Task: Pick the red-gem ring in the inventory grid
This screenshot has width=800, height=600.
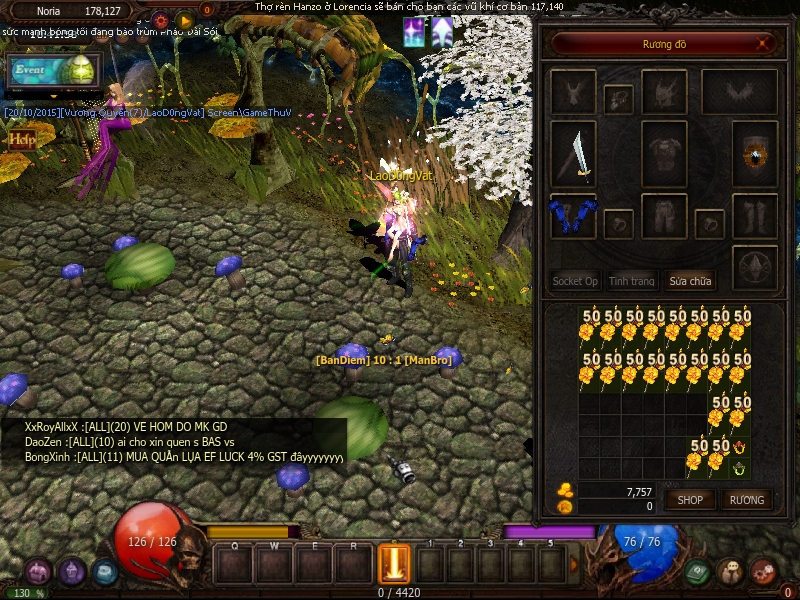Action: click(x=740, y=447)
